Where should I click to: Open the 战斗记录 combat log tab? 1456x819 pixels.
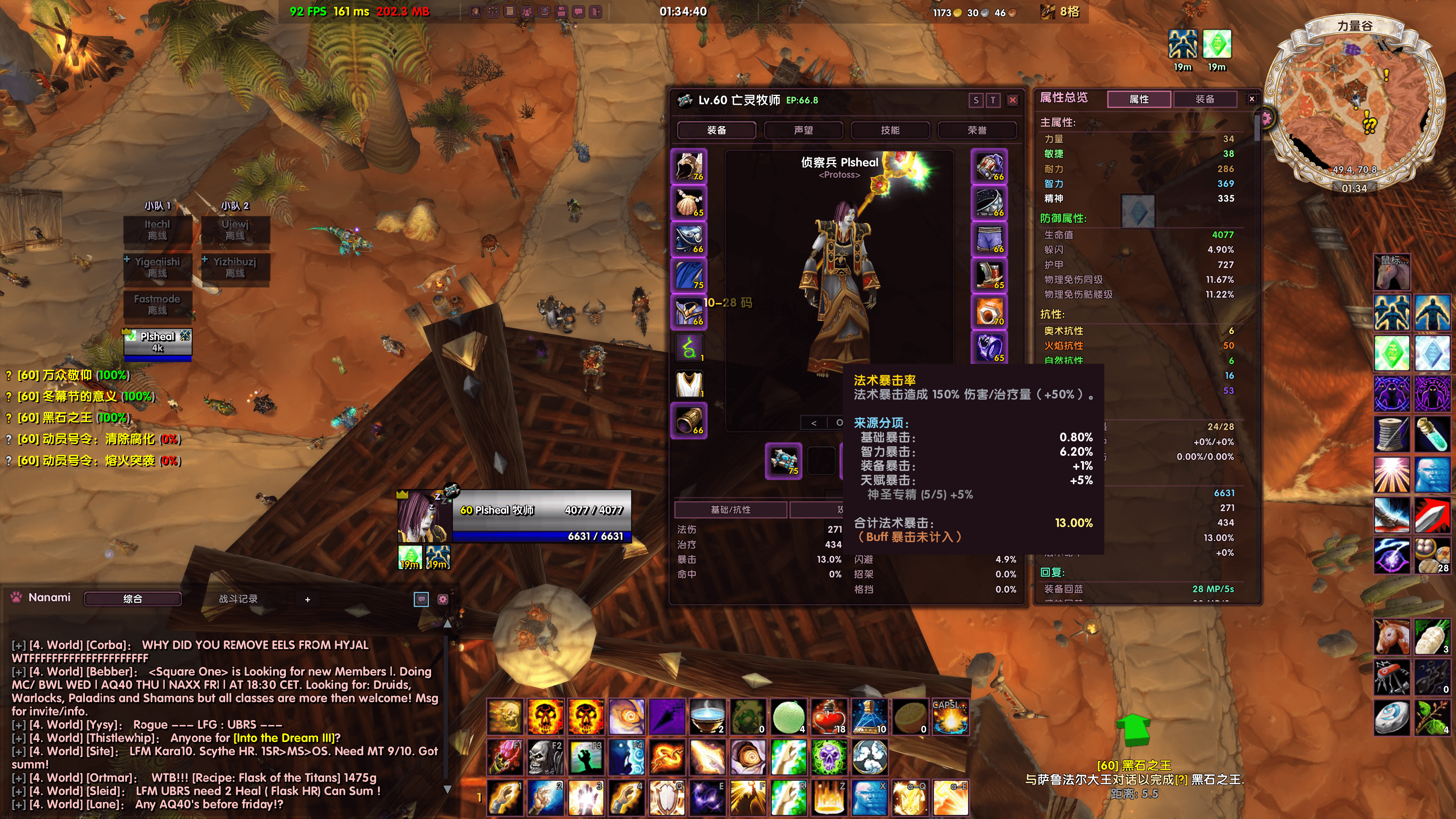click(238, 599)
